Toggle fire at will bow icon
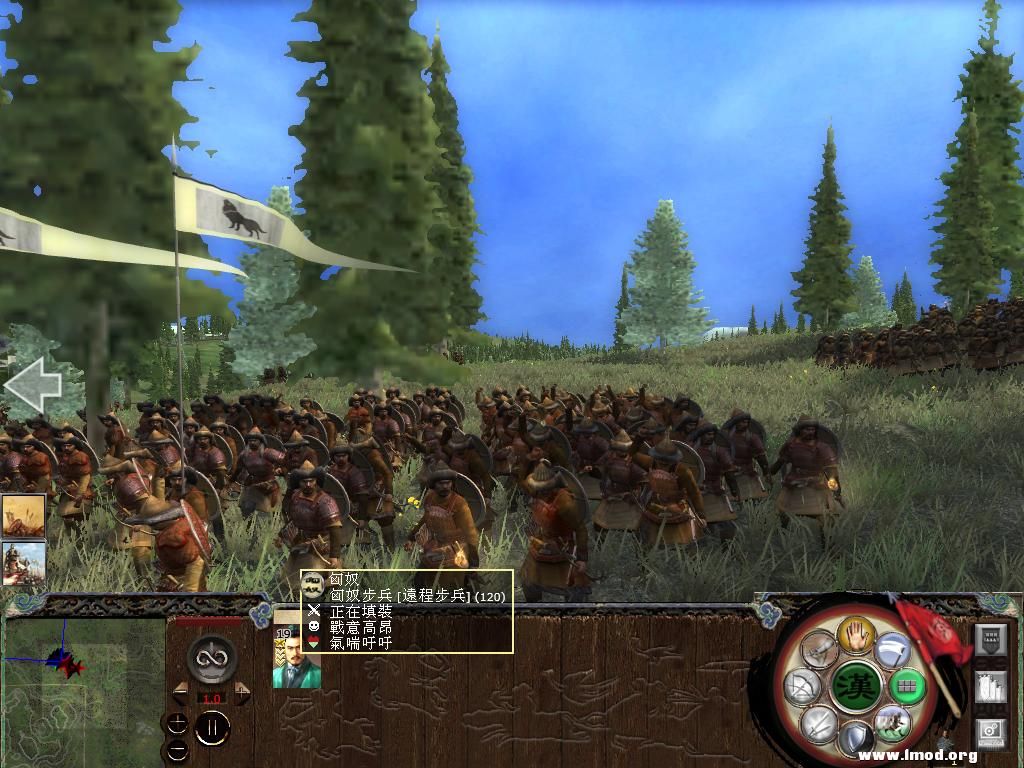This screenshot has height=768, width=1024. click(x=803, y=686)
